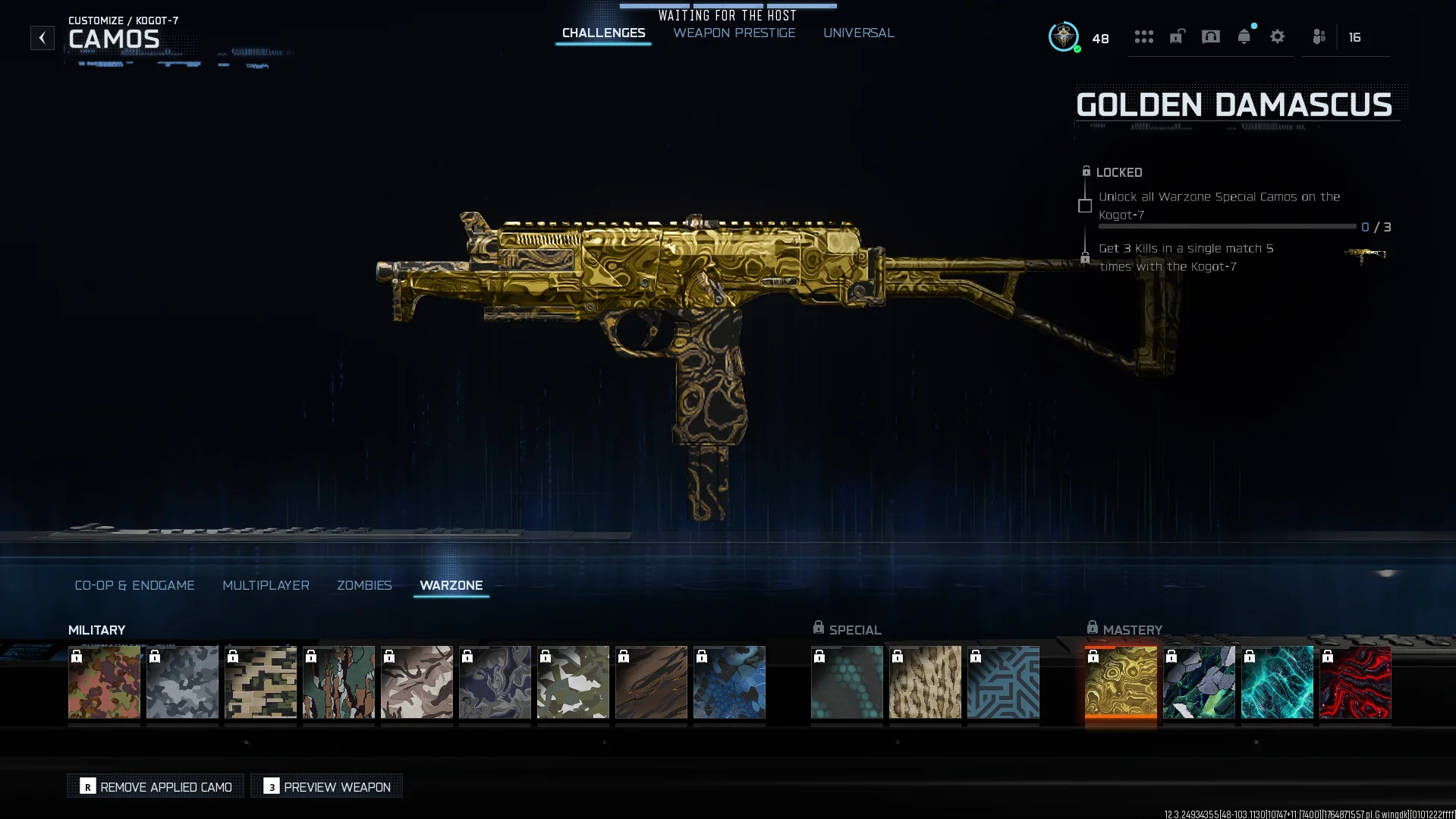
Task: Pick the green digital pixel camo
Action: coord(260,682)
